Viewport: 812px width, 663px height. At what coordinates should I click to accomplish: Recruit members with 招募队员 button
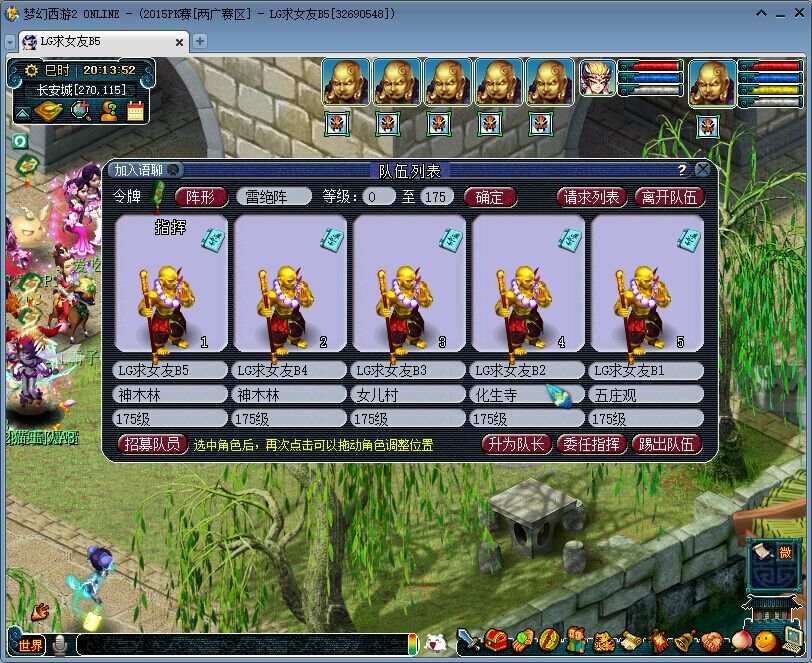tap(153, 444)
